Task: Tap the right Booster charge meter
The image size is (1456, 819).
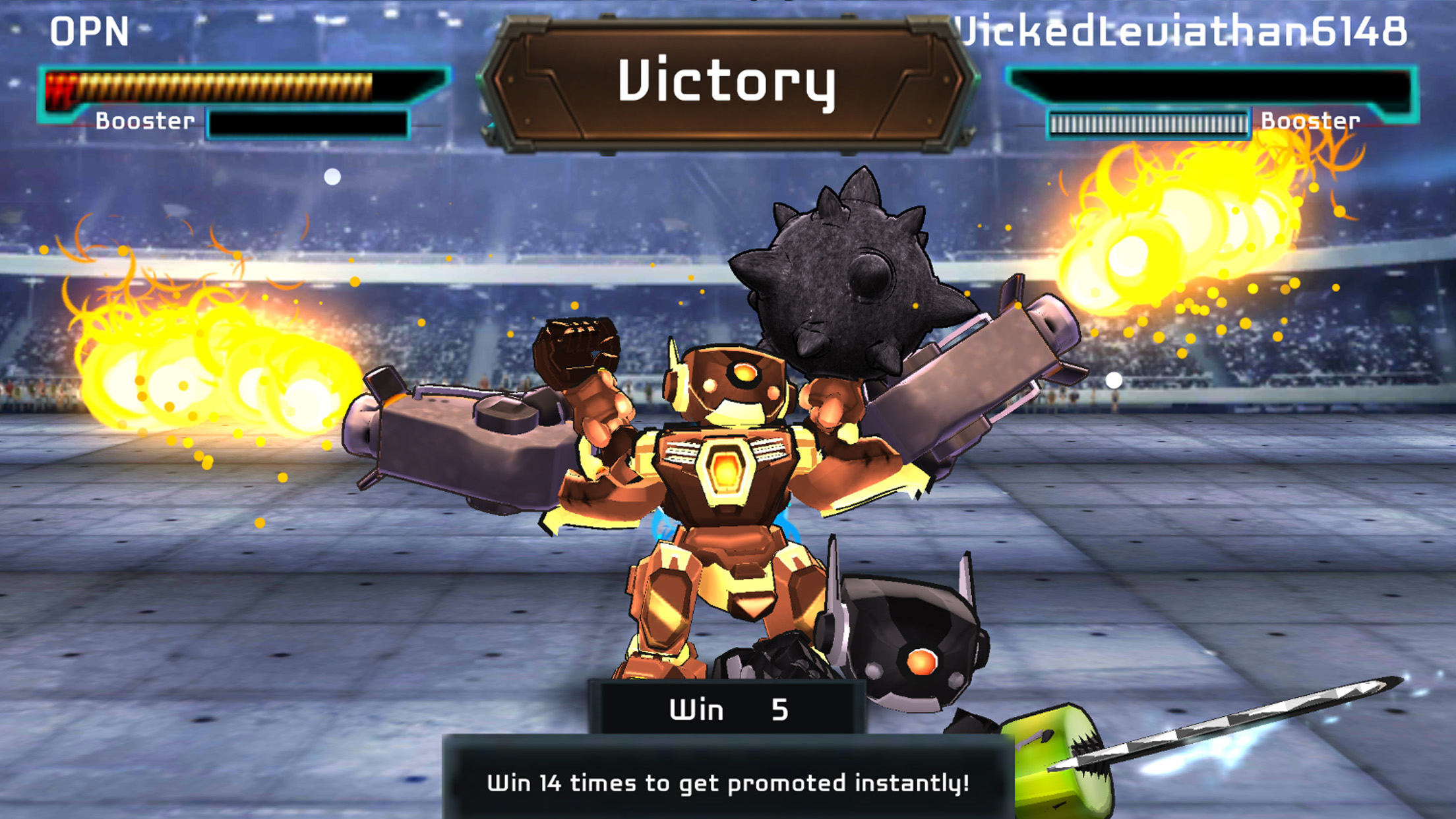Action: tap(1149, 122)
